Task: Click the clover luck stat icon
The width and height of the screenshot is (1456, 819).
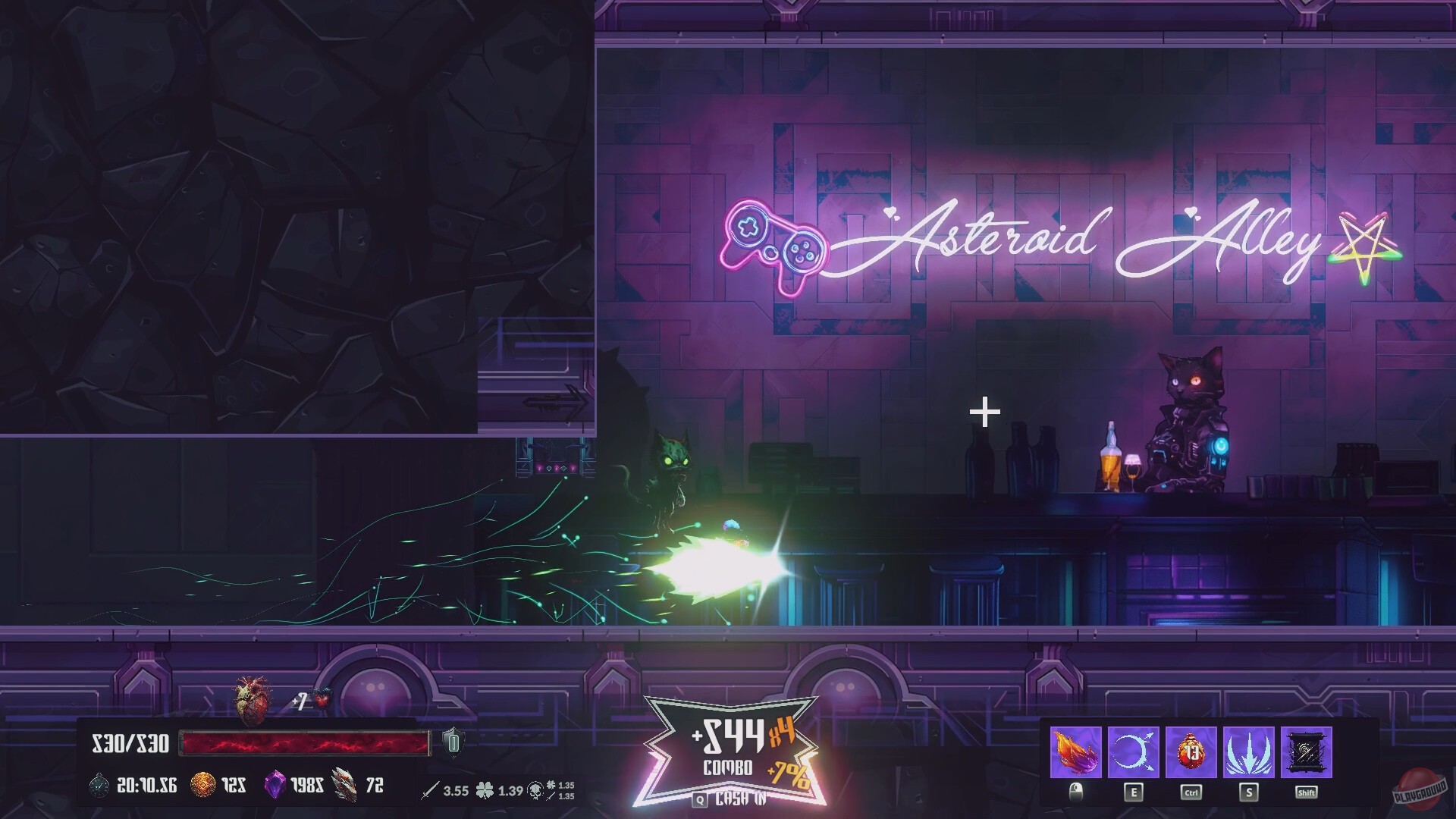Action: point(483,791)
